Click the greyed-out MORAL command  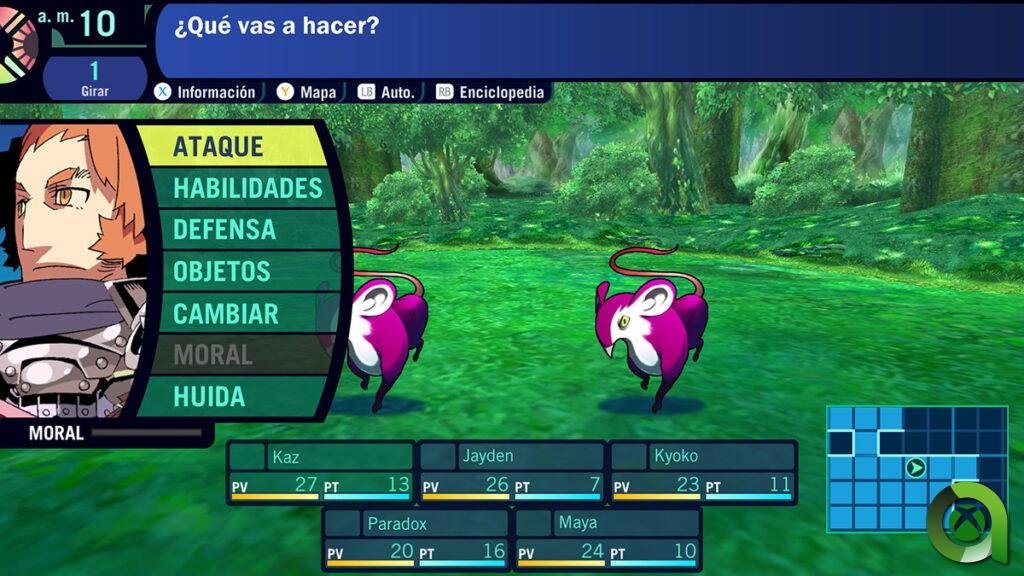click(x=212, y=354)
